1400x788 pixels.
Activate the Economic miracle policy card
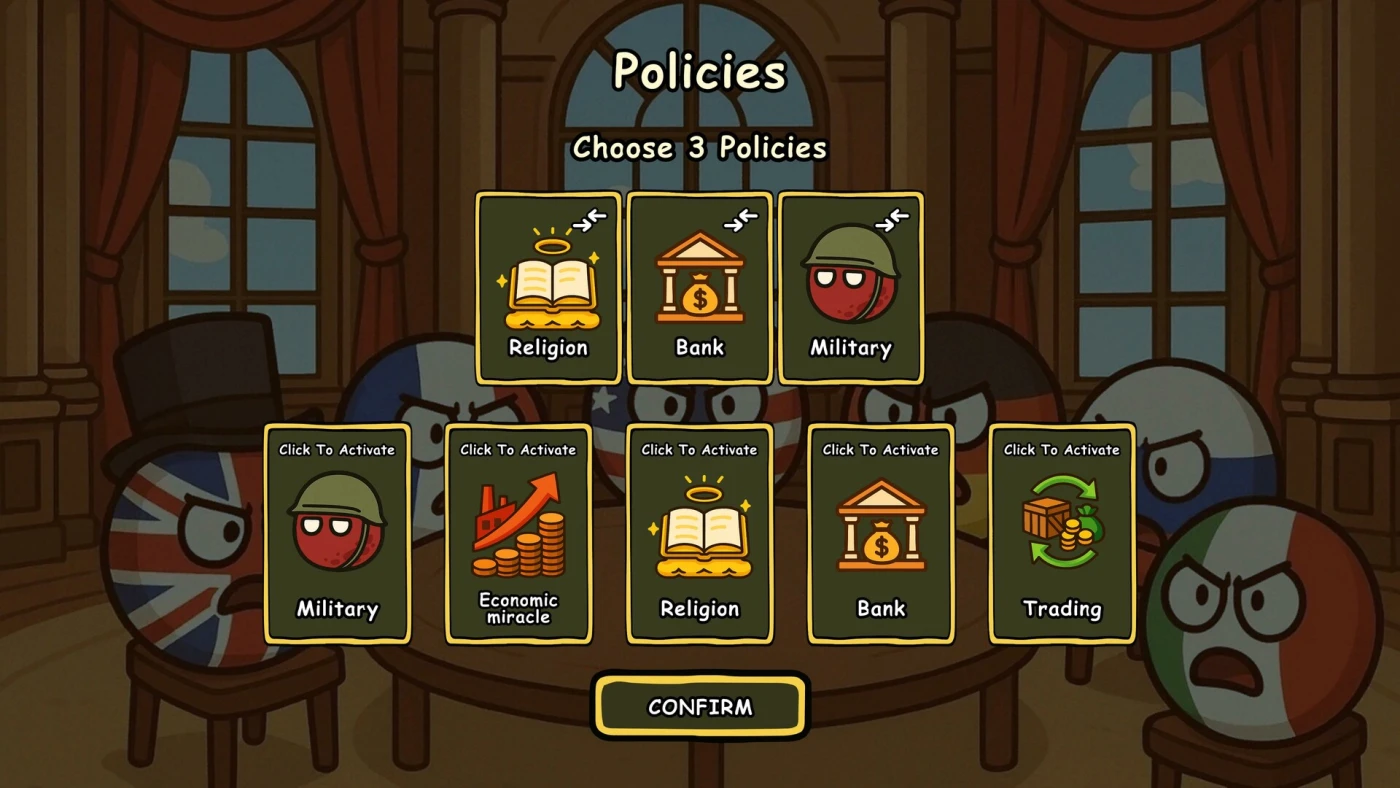518,534
